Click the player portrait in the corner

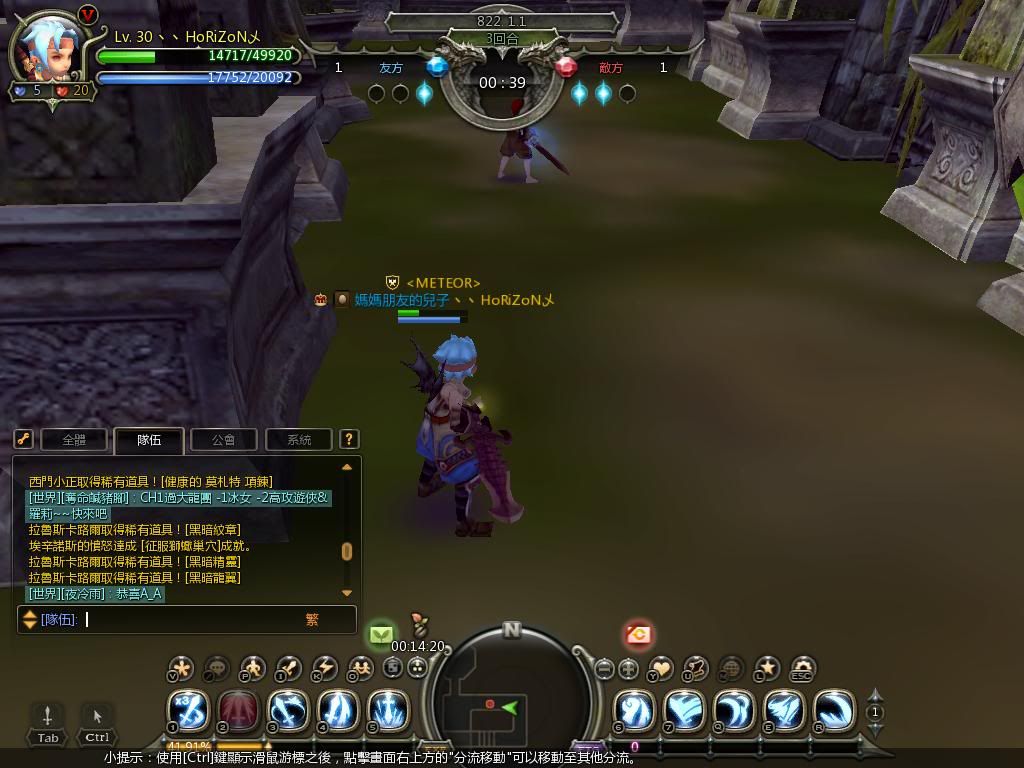[x=45, y=52]
